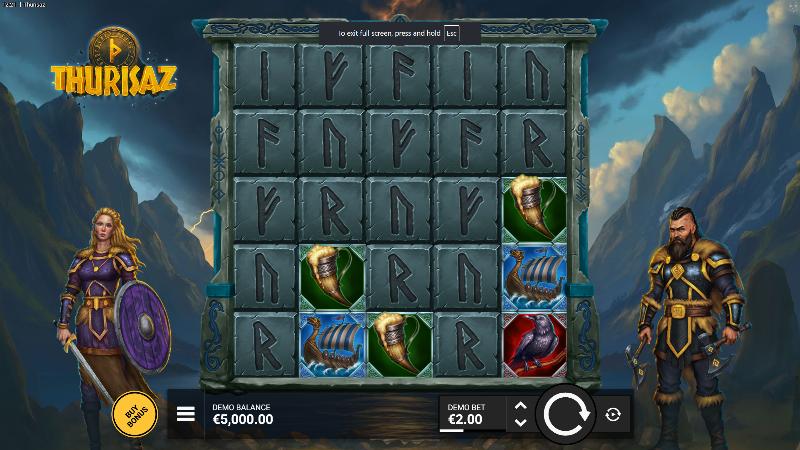The width and height of the screenshot is (800, 450).
Task: Open the autoplay settings button
Action: point(613,414)
